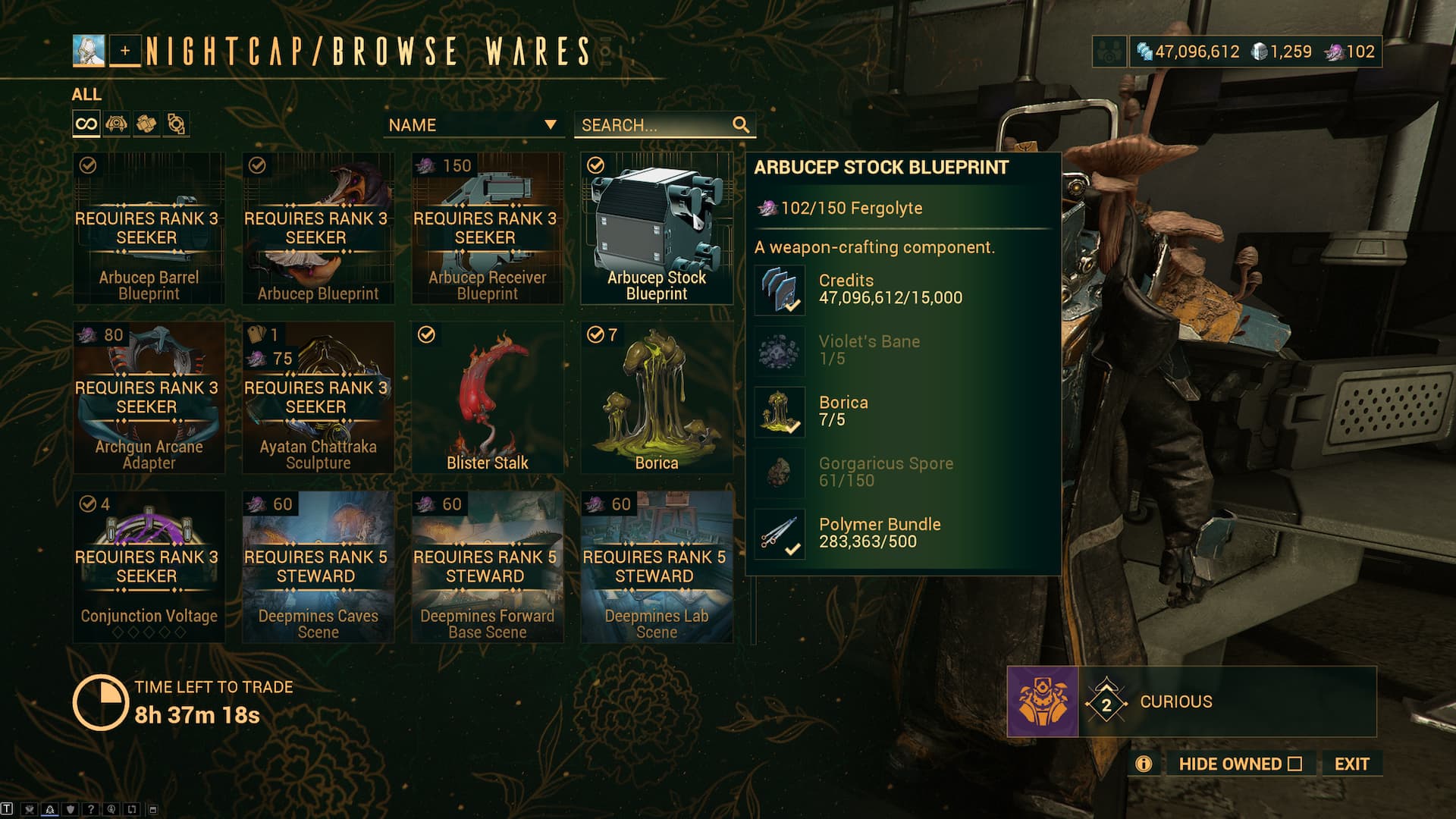Choose the Arbucep Barrel Blueprint tile
Image resolution: width=1456 pixels, height=819 pixels.
(149, 228)
